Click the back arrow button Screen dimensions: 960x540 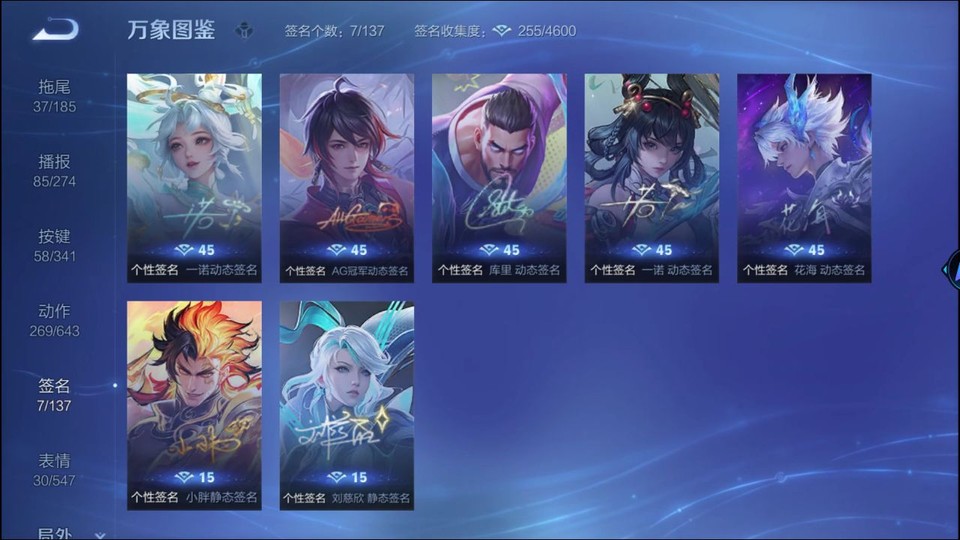[55, 30]
